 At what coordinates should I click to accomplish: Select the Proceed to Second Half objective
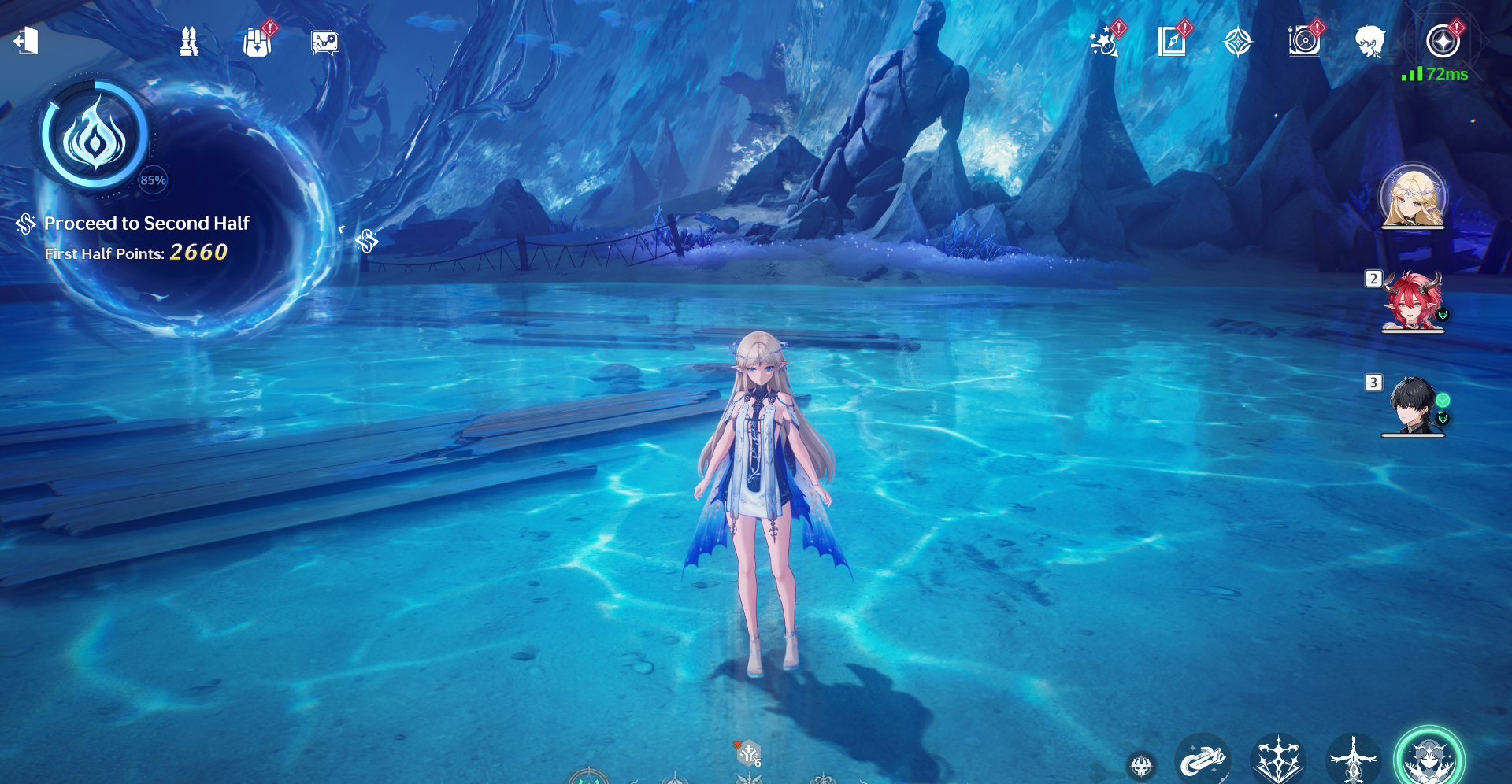(146, 224)
